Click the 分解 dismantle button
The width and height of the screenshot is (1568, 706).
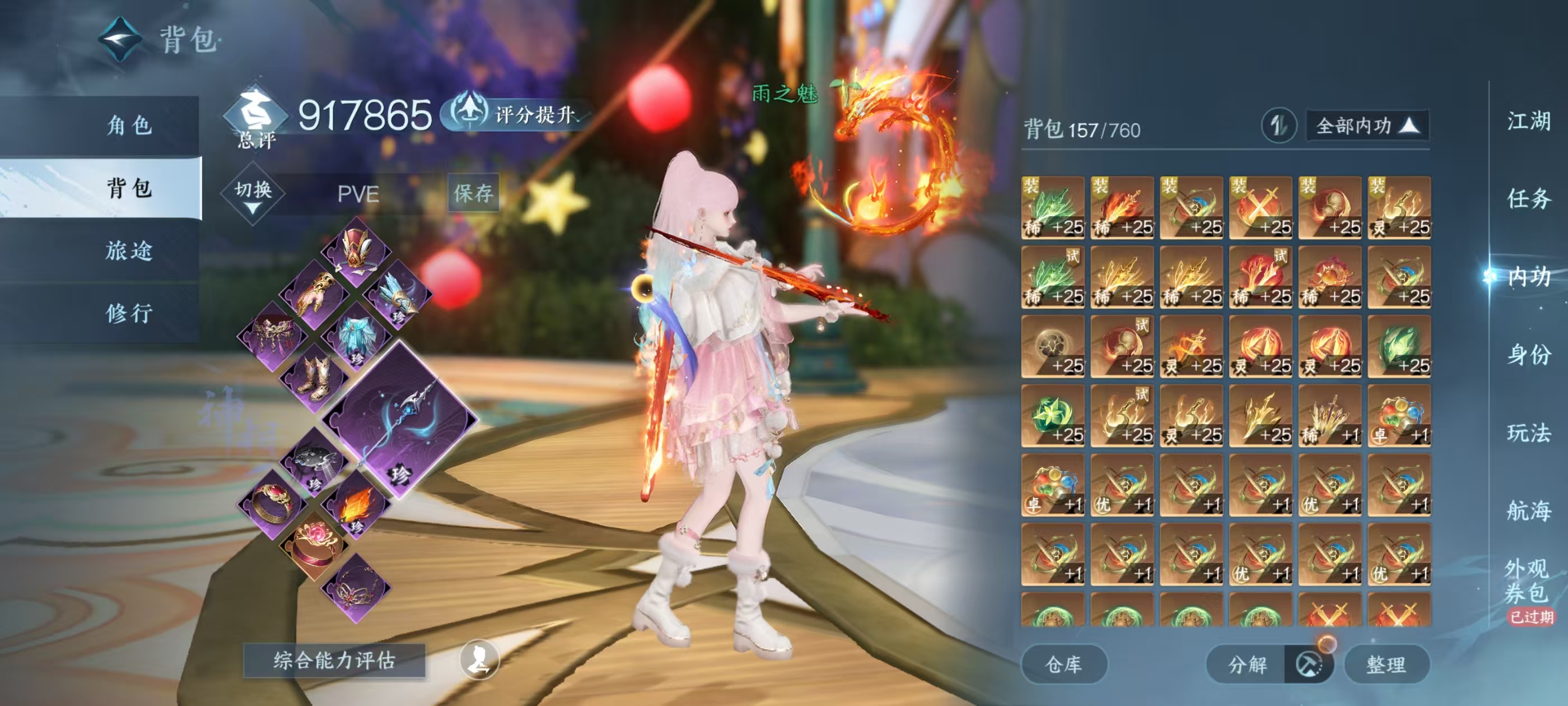1248,664
